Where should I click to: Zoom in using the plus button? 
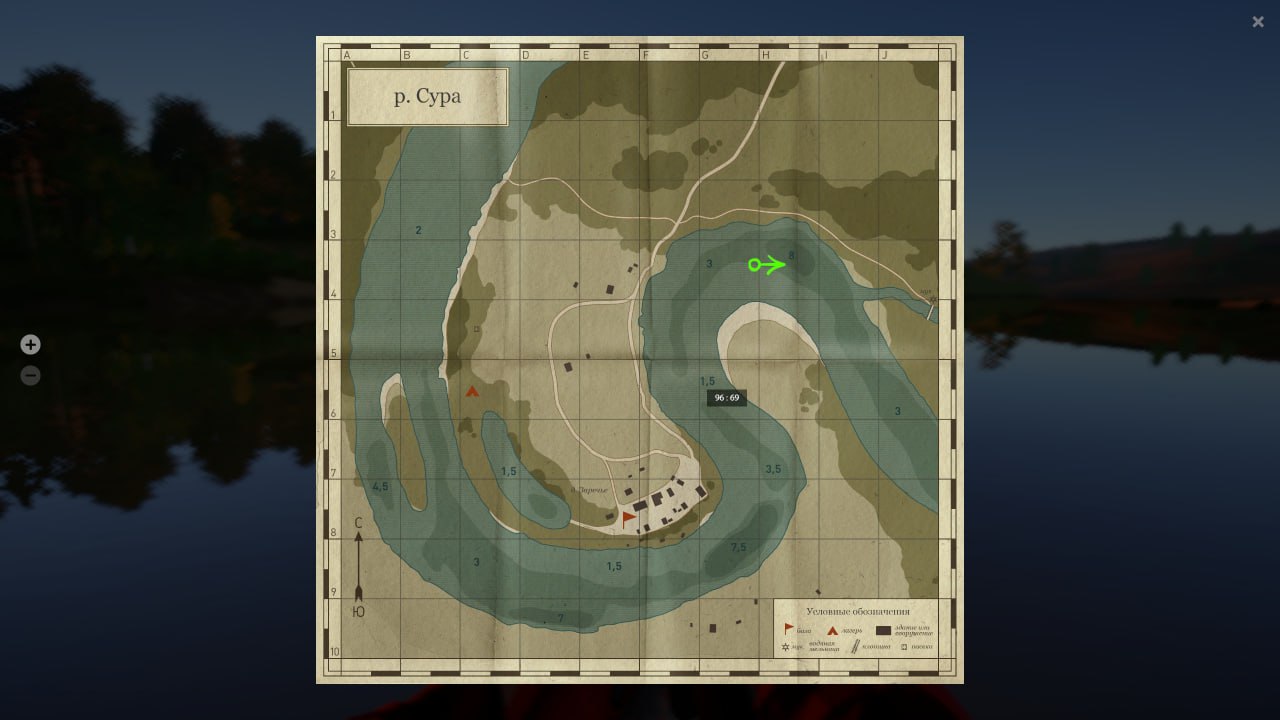31,345
